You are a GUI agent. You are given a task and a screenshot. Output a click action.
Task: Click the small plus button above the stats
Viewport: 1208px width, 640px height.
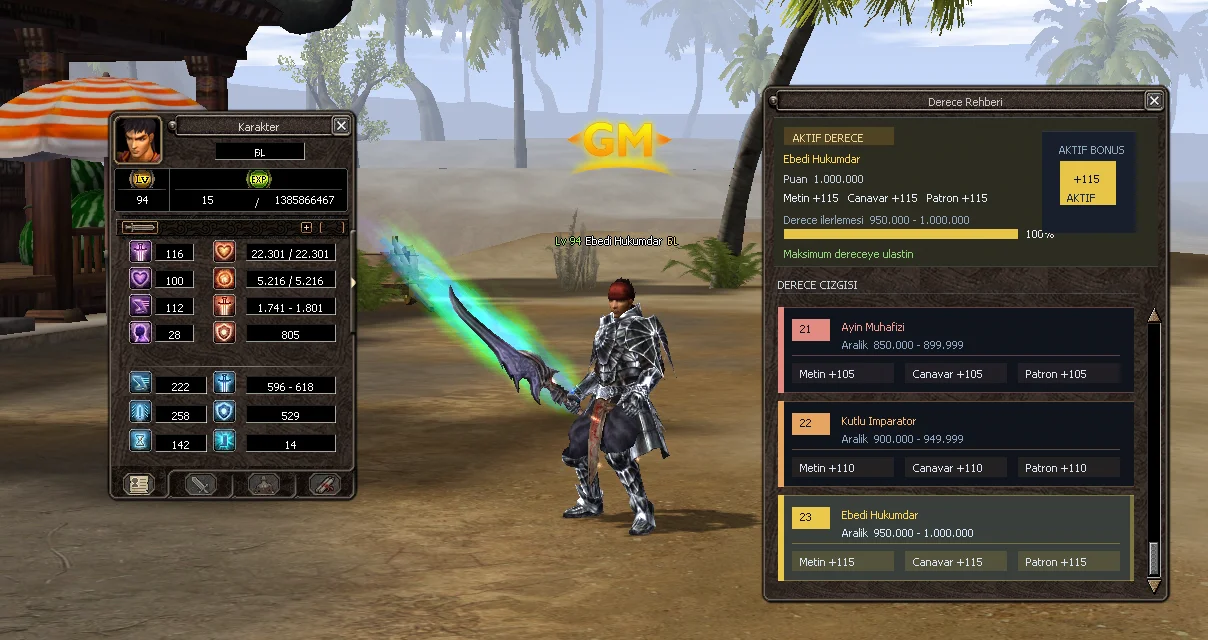(x=307, y=228)
